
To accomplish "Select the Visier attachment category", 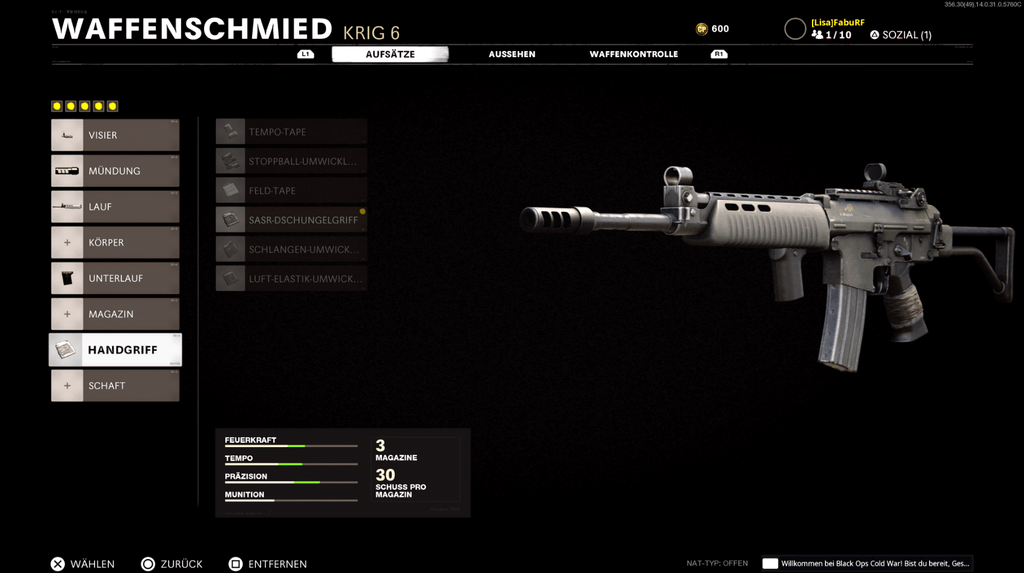I will [x=115, y=135].
